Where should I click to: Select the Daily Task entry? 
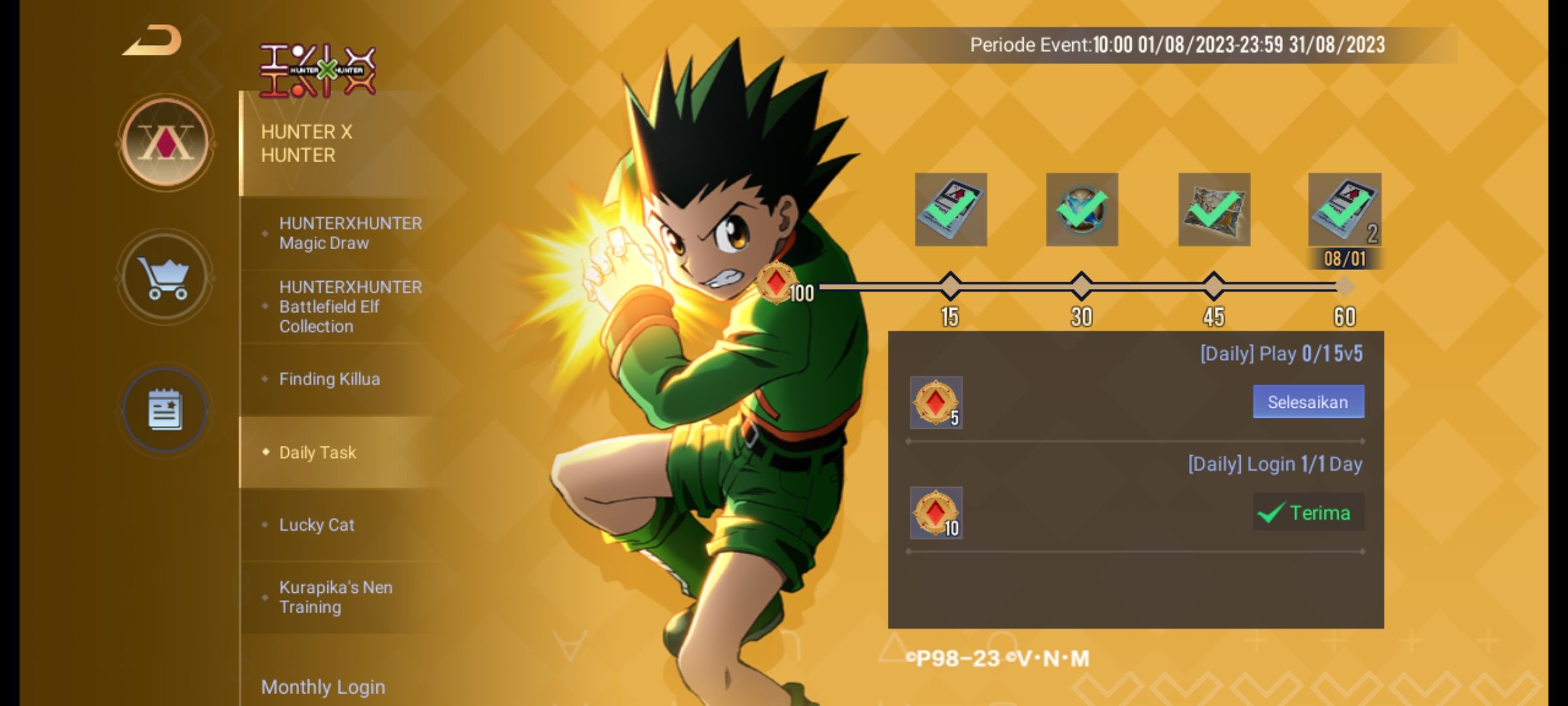318,452
